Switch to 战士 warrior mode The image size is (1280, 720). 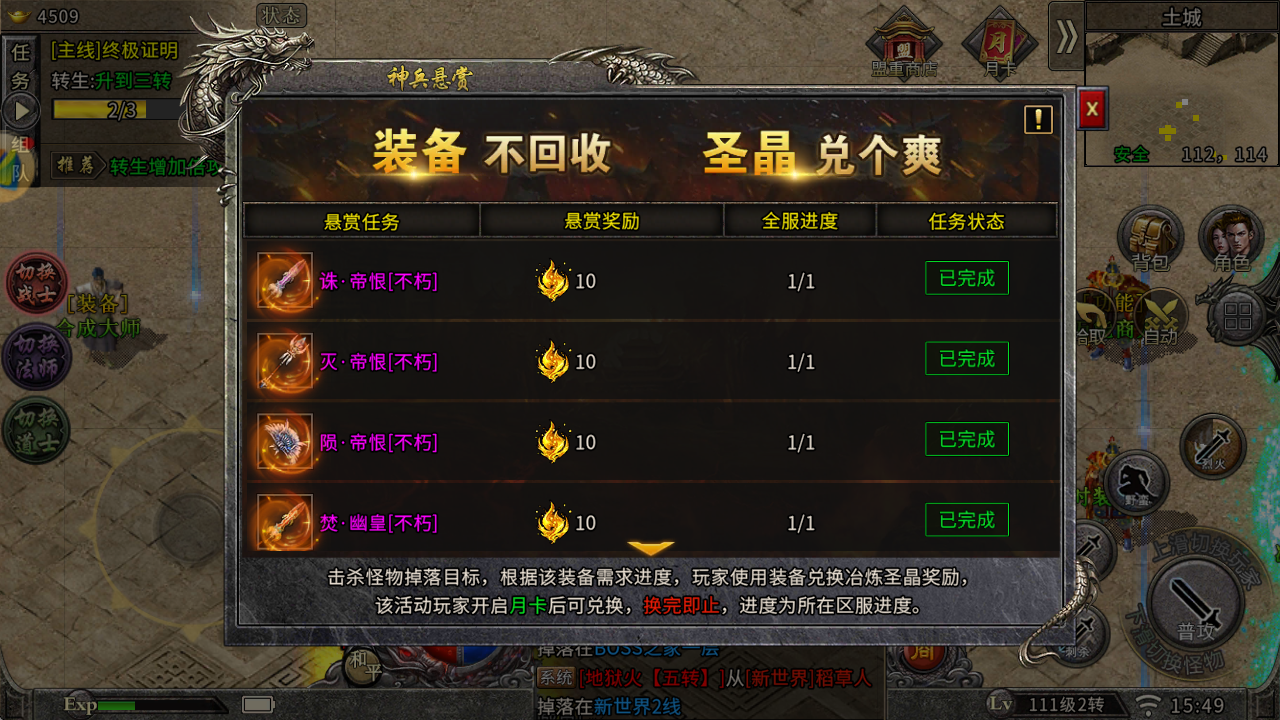(x=35, y=285)
